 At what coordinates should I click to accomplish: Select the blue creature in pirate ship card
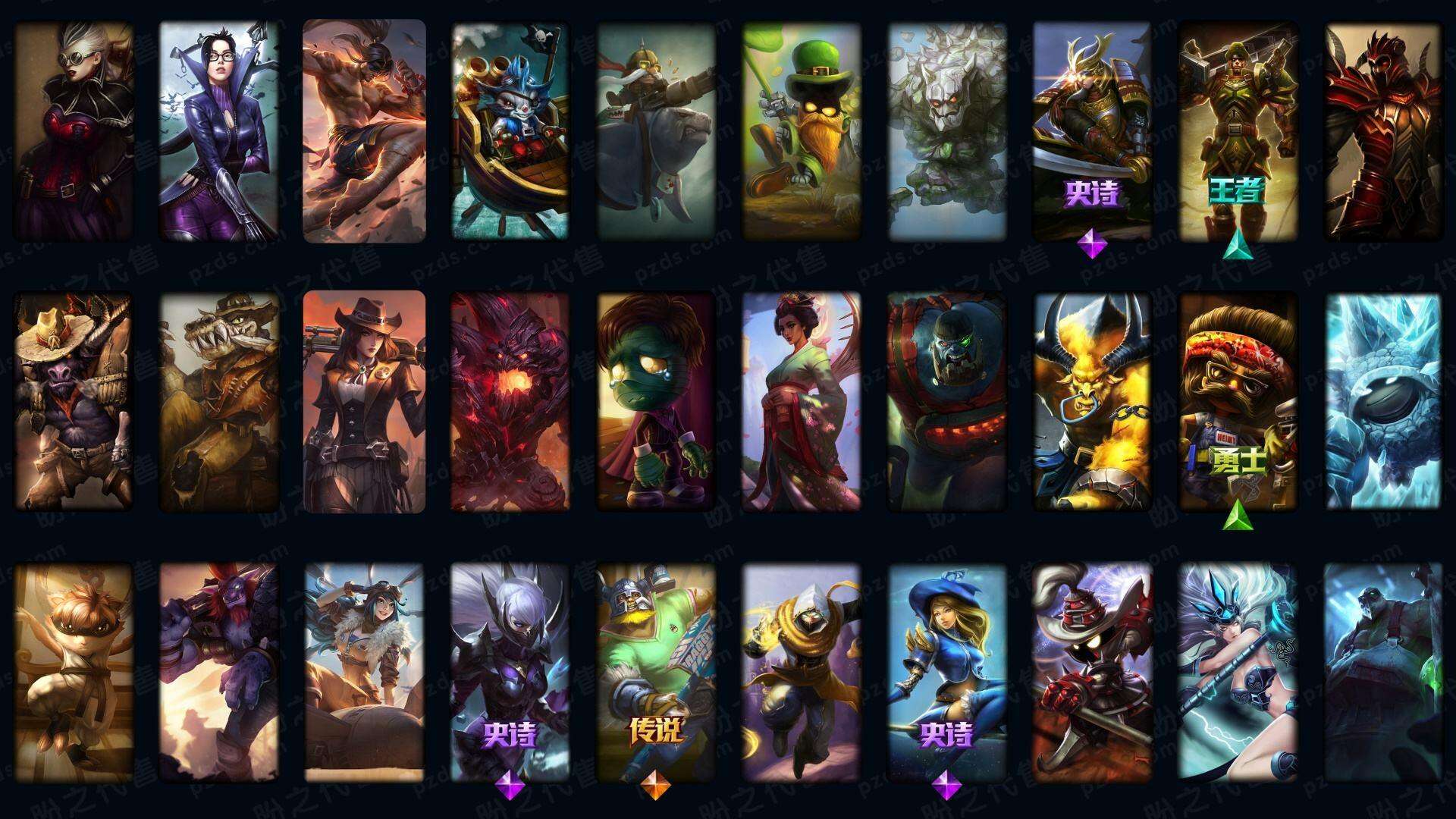[x=510, y=130]
